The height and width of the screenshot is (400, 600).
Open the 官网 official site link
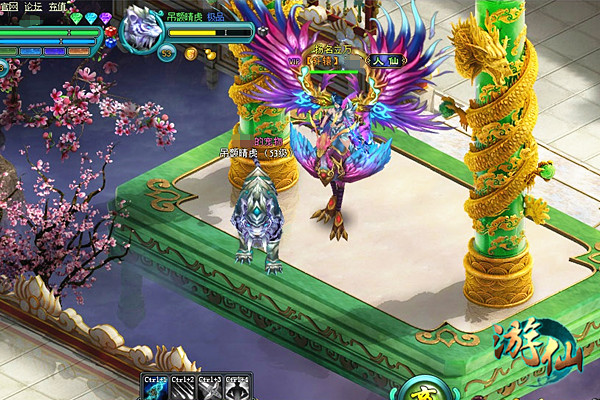8,6
